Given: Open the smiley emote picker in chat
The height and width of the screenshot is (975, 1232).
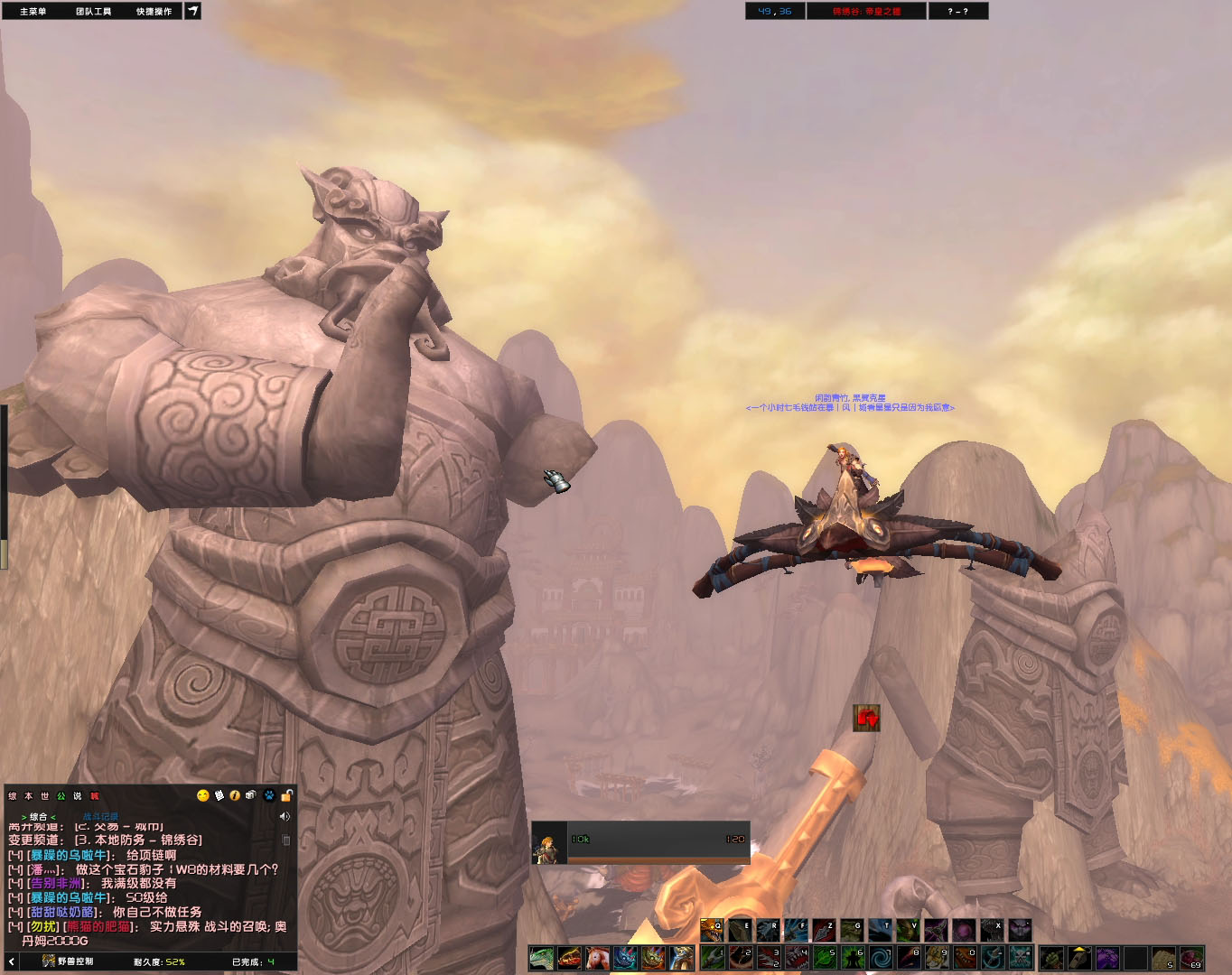Looking at the screenshot, I should [203, 795].
